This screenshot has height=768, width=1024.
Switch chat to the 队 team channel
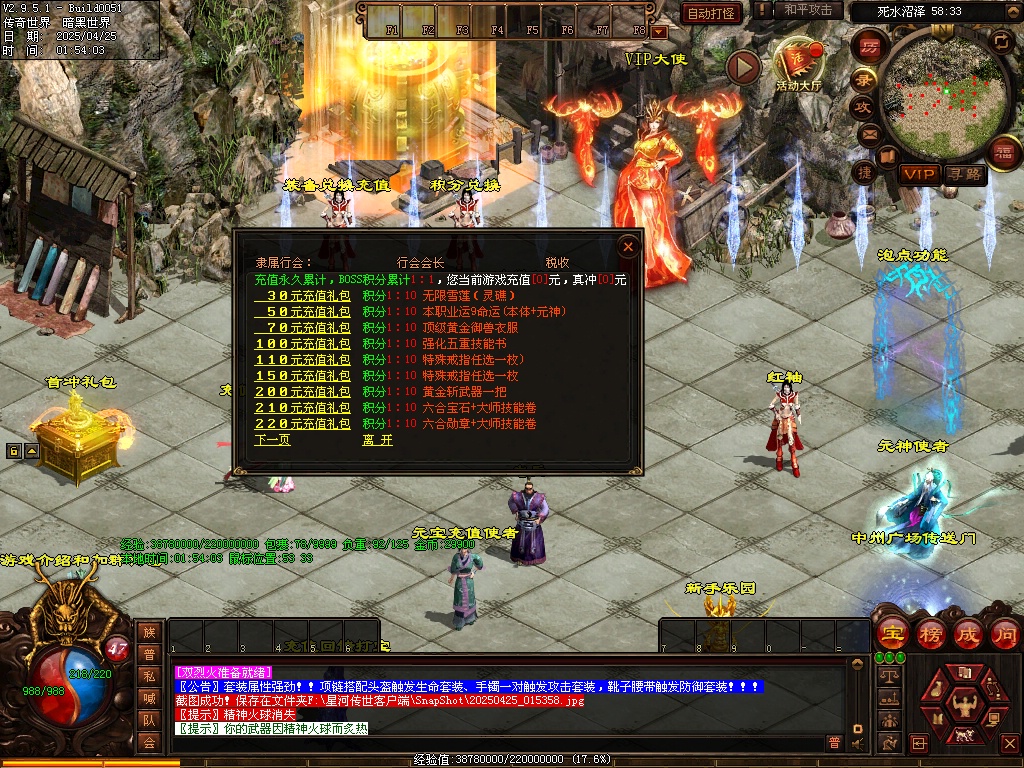click(149, 719)
